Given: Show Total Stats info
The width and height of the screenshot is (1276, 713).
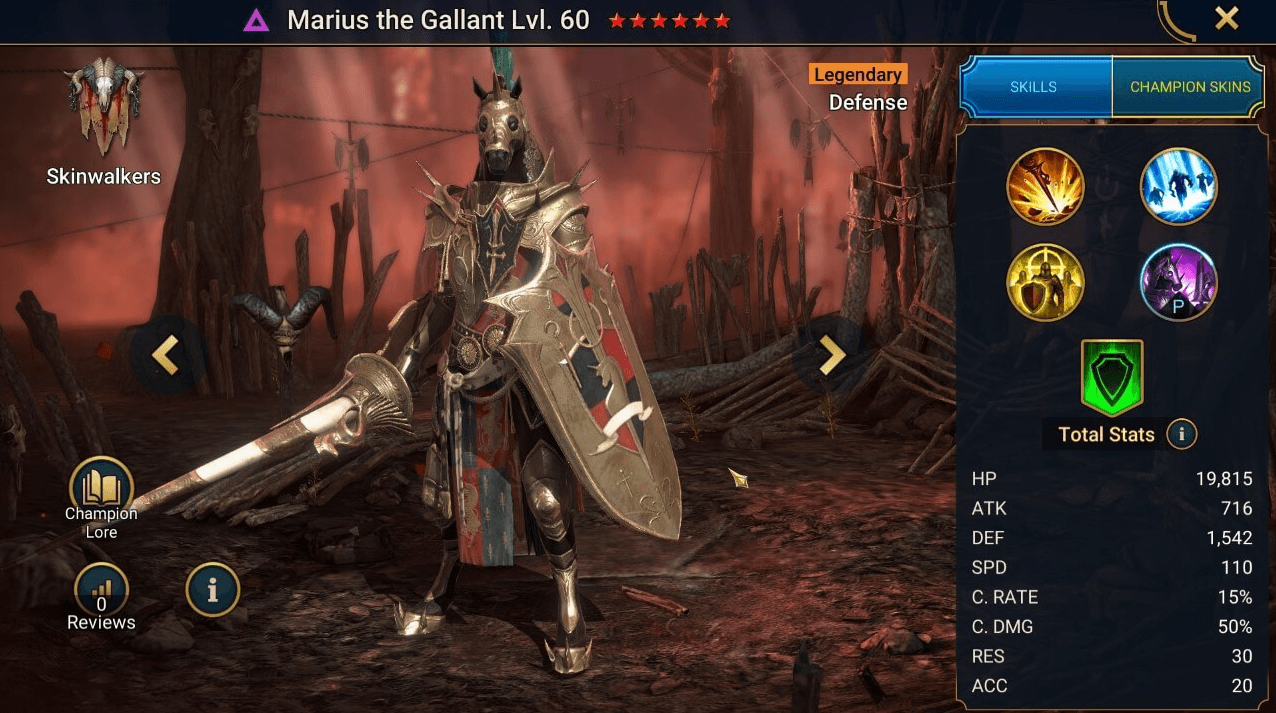Looking at the screenshot, I should [1182, 434].
